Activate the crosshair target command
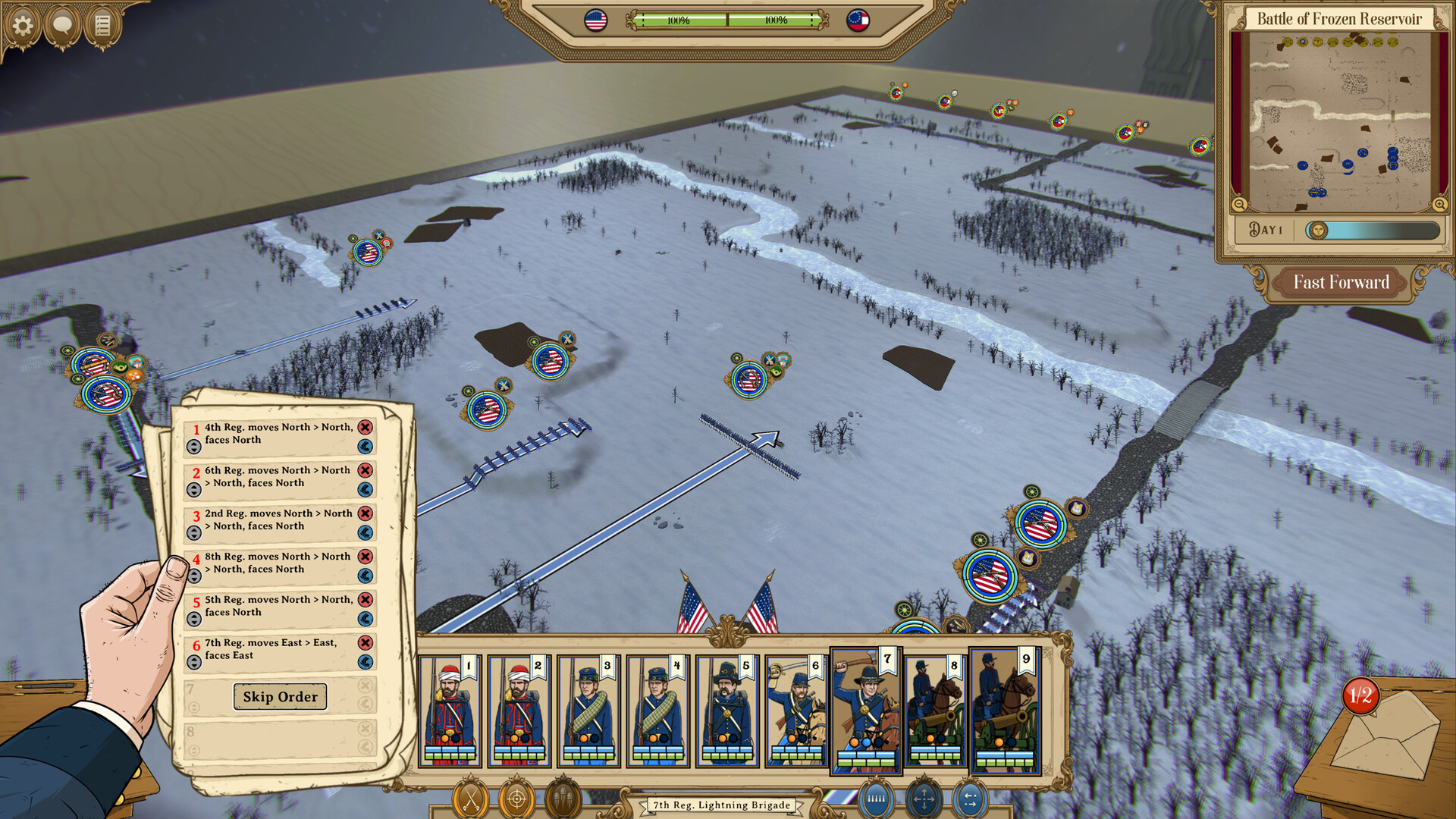This screenshot has width=1456, height=819. [516, 799]
